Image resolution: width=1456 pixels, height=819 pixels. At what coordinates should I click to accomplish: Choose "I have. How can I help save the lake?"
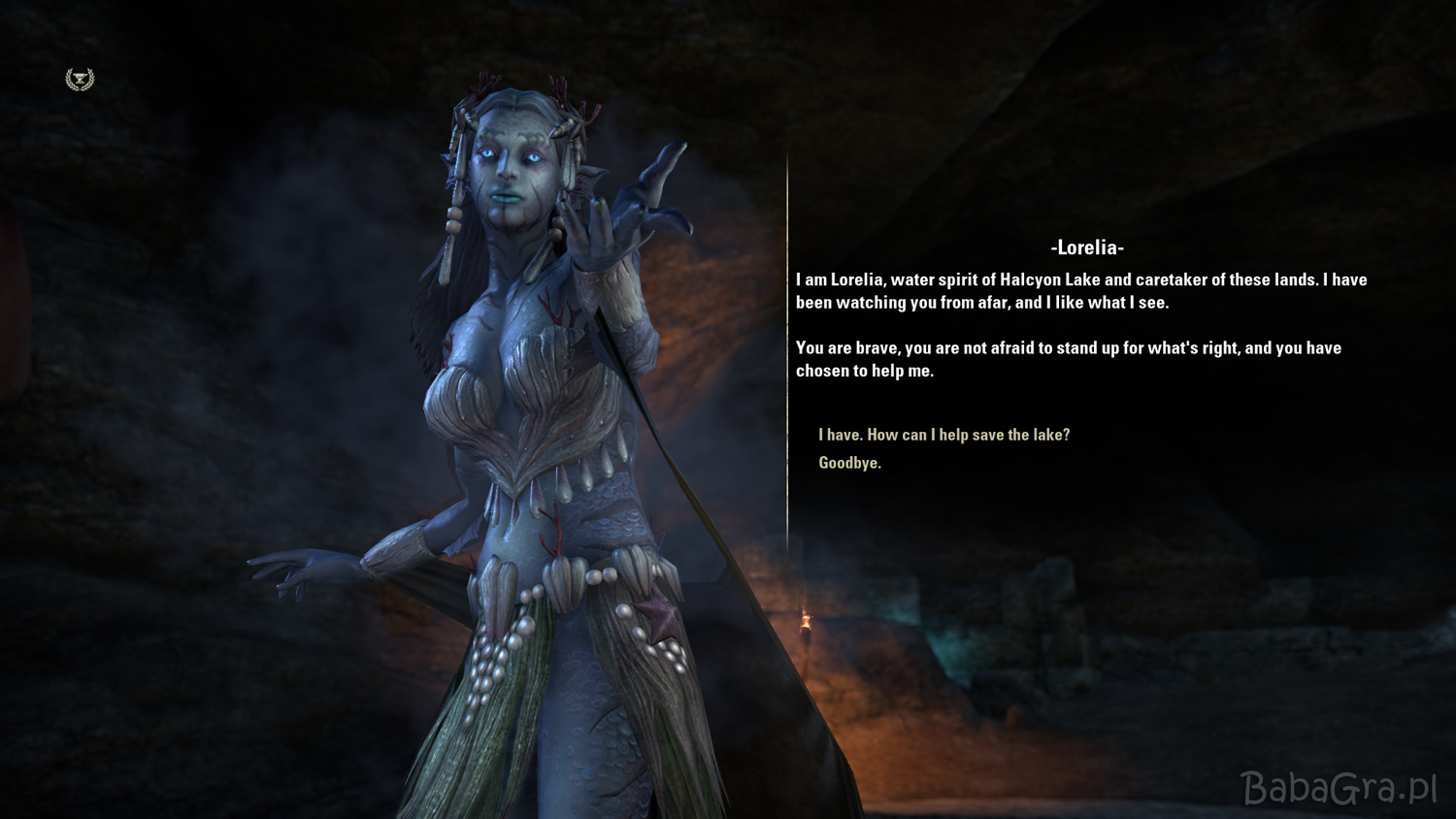click(x=943, y=435)
